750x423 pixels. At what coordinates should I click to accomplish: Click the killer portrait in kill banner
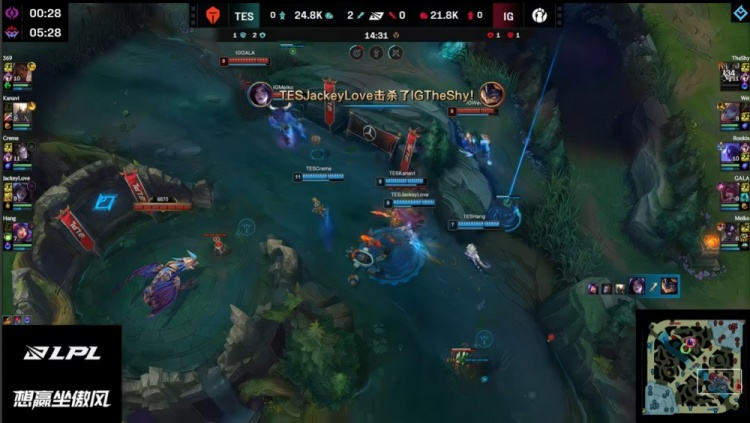[x=260, y=94]
